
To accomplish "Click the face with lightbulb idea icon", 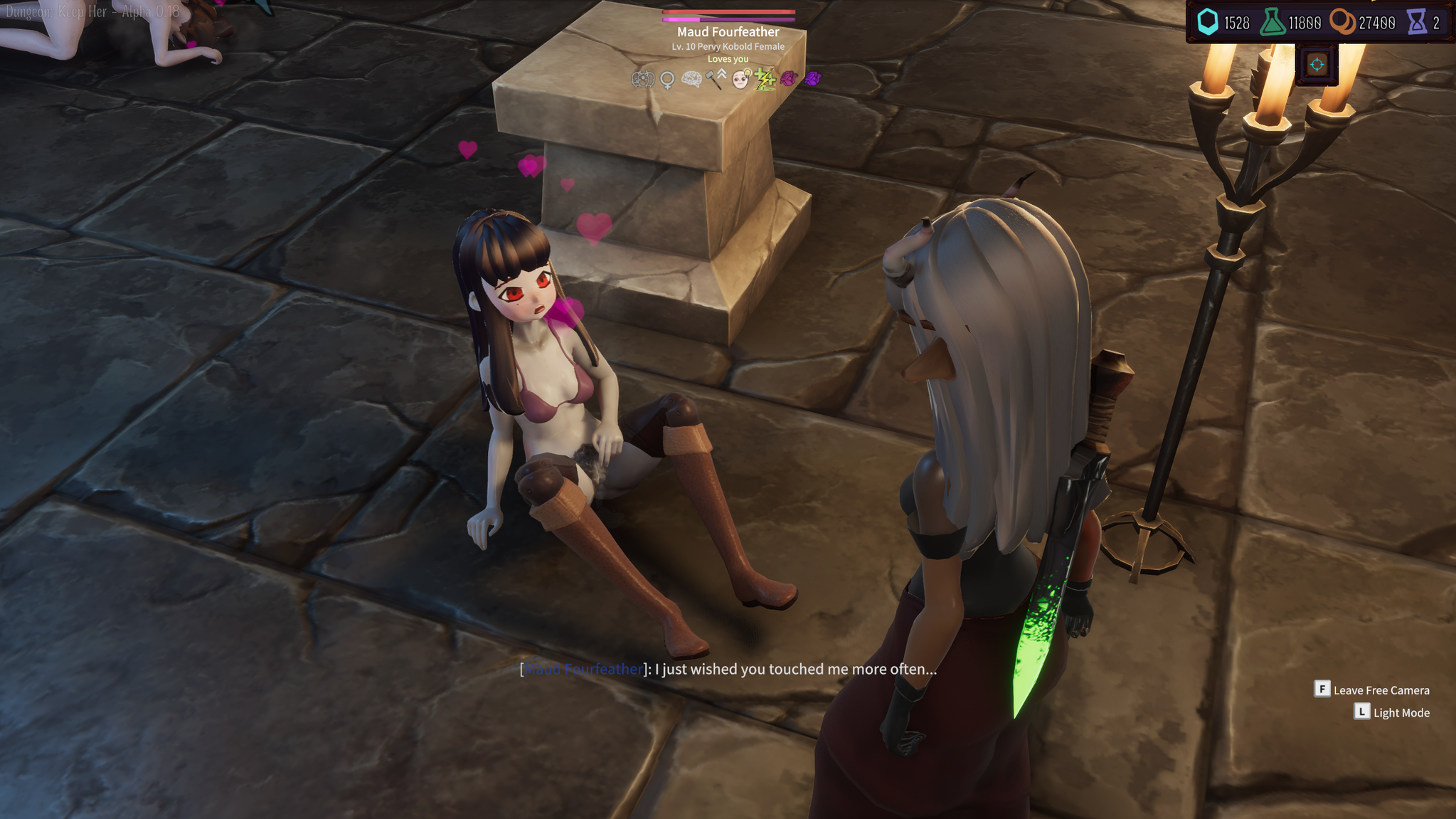I will 740,80.
